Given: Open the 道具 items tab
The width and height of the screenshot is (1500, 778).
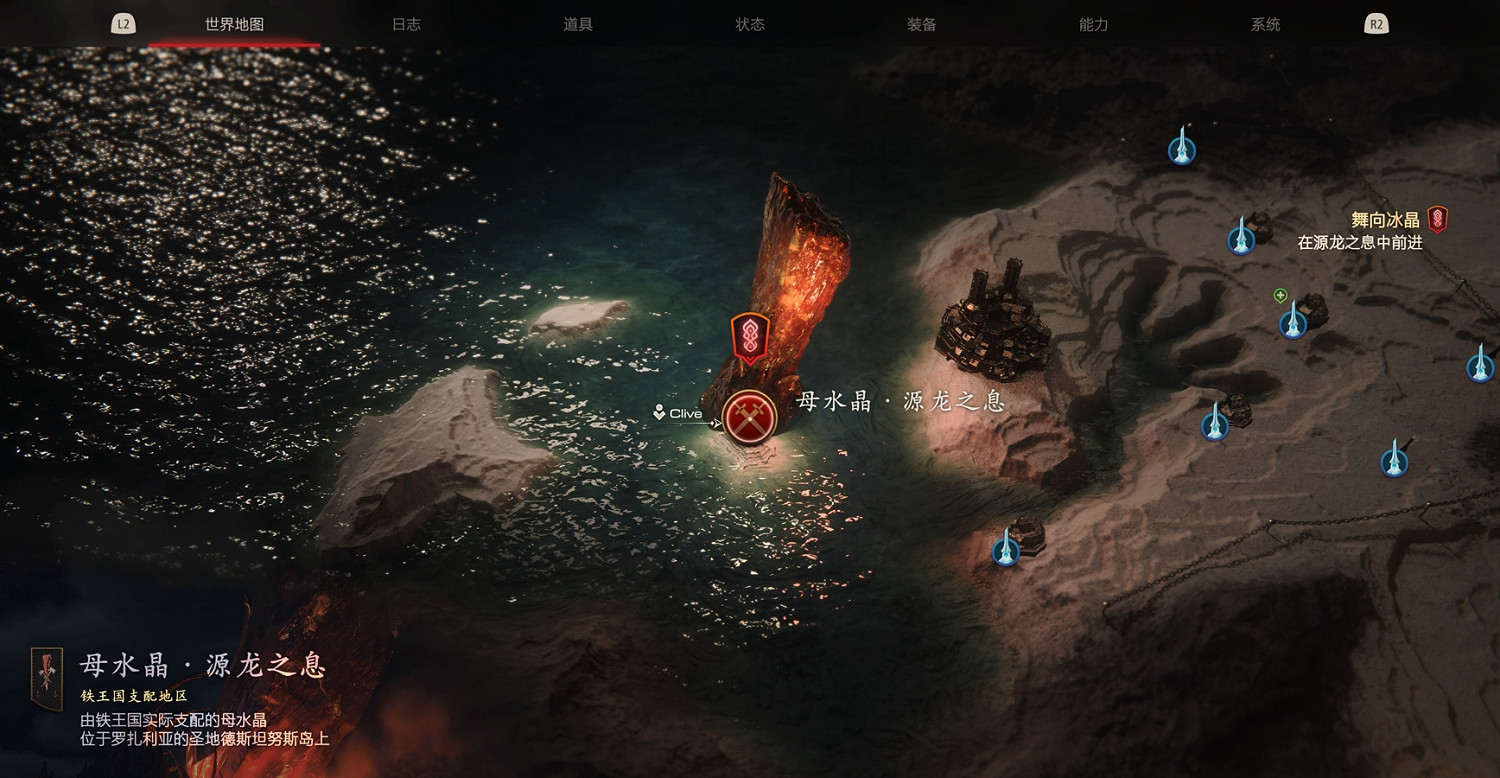Looking at the screenshot, I should coord(579,24).
